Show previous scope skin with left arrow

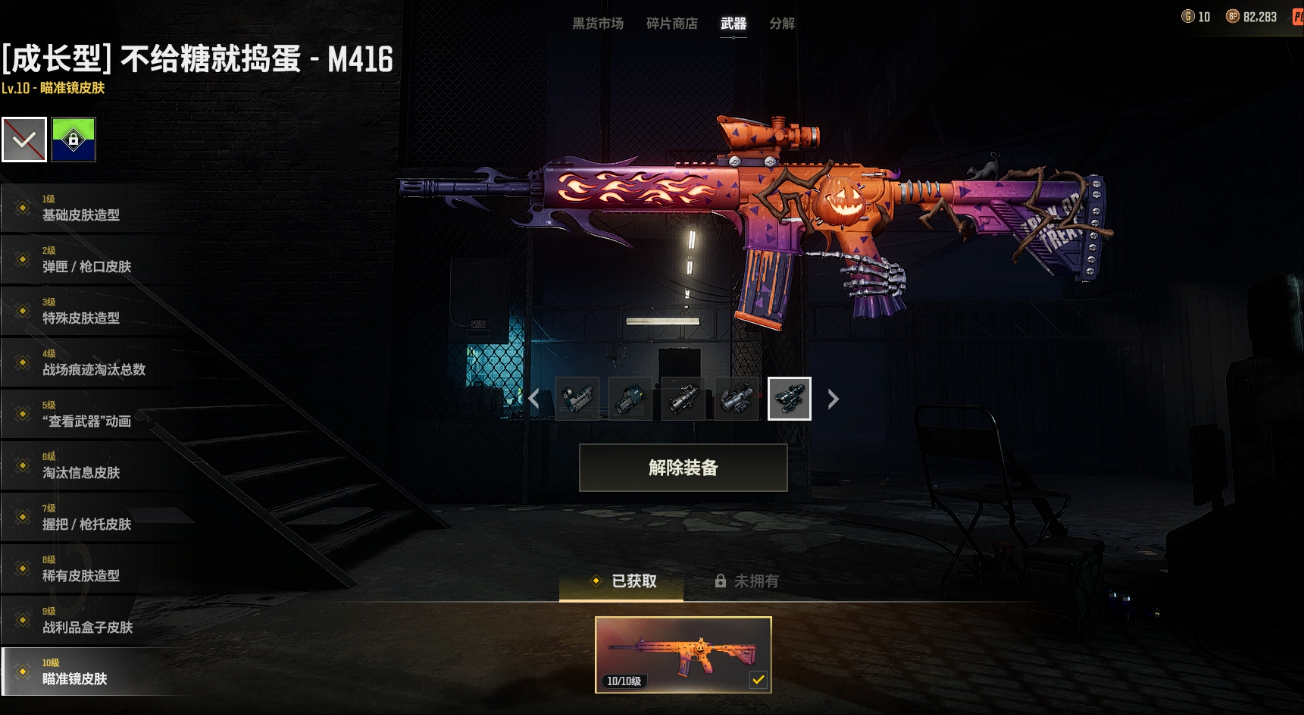[x=534, y=399]
